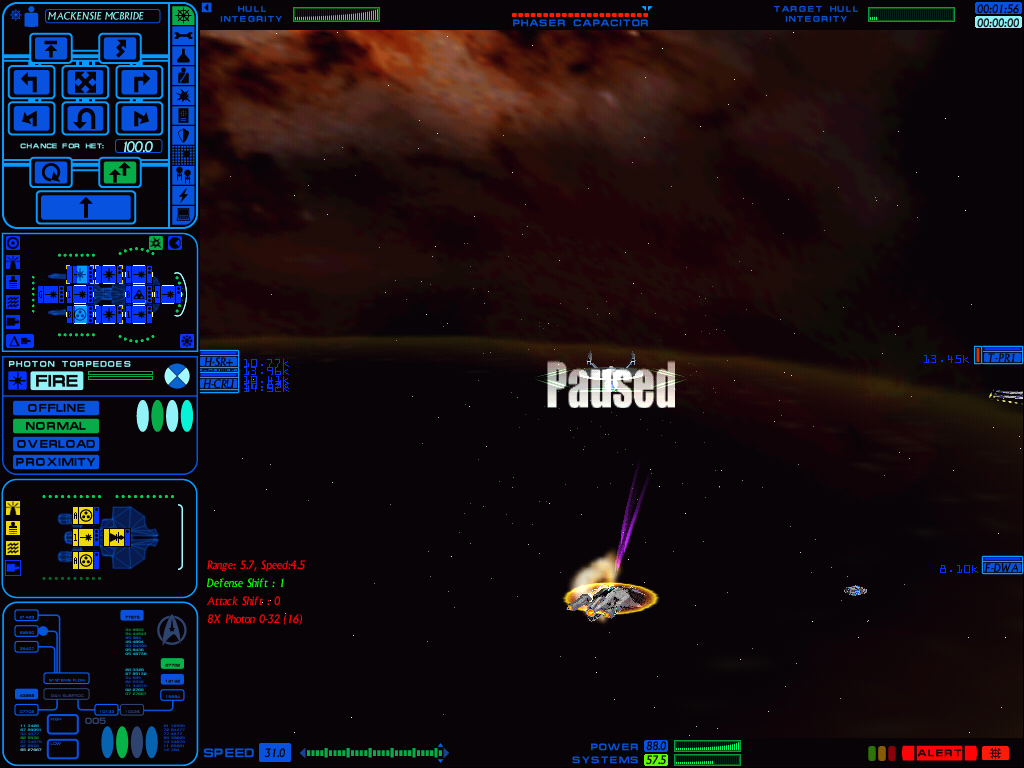
Task: Open the wrench repair panel tab
Action: click(x=183, y=36)
